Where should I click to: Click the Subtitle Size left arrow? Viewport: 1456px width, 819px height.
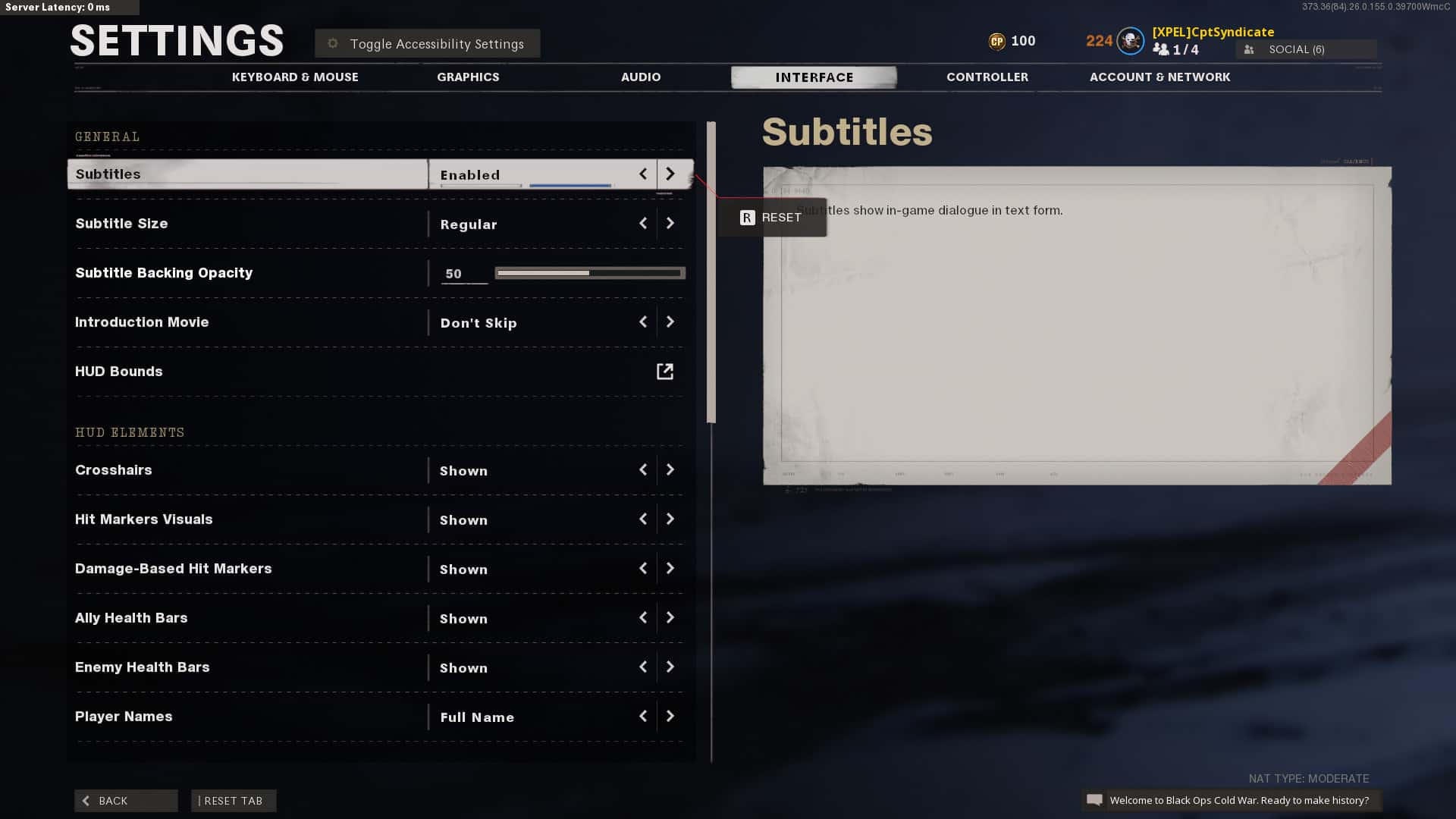tap(643, 224)
